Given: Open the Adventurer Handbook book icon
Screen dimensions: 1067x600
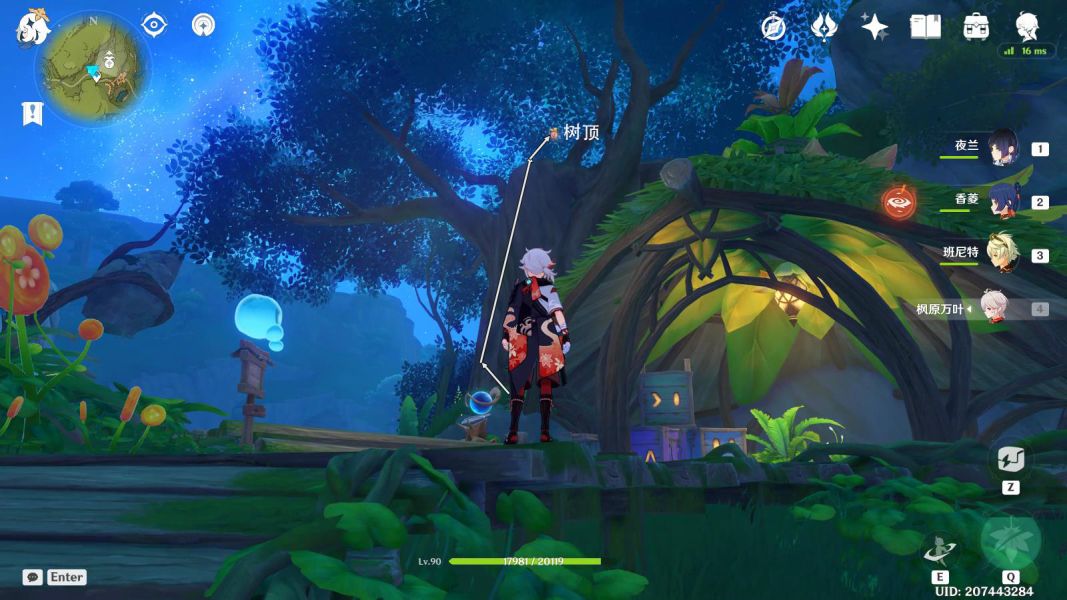Looking at the screenshot, I should tap(925, 27).
